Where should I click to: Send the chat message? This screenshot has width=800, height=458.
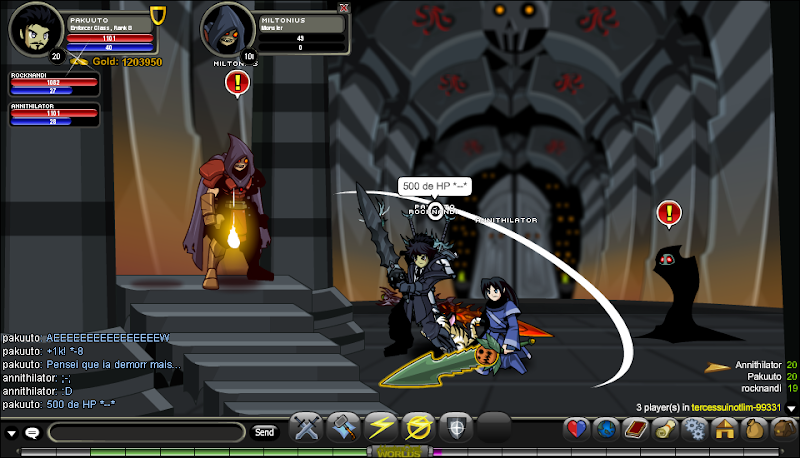[264, 432]
